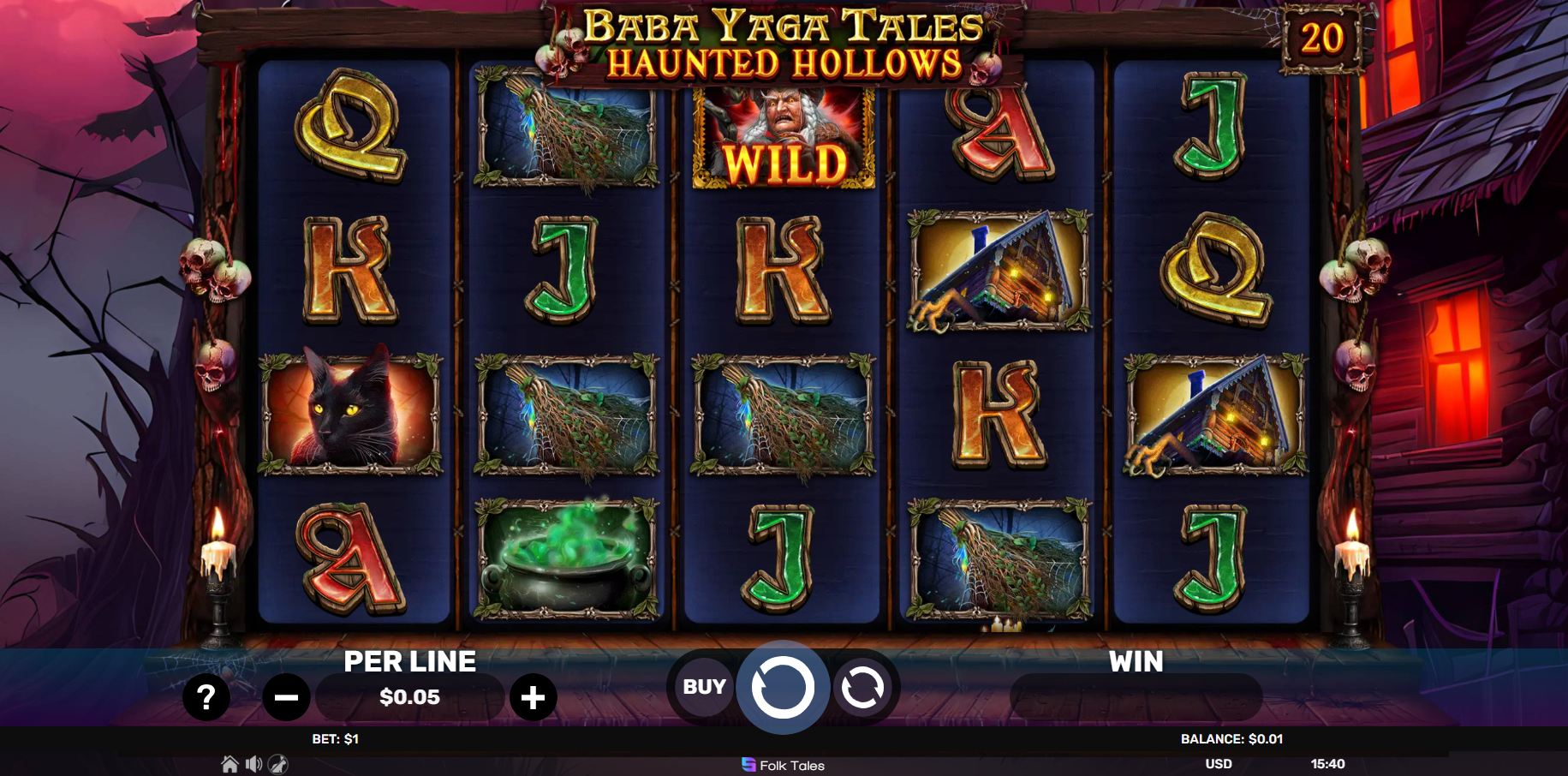Toggle the game sound
This screenshot has width=1568, height=776.
pyautogui.click(x=253, y=764)
